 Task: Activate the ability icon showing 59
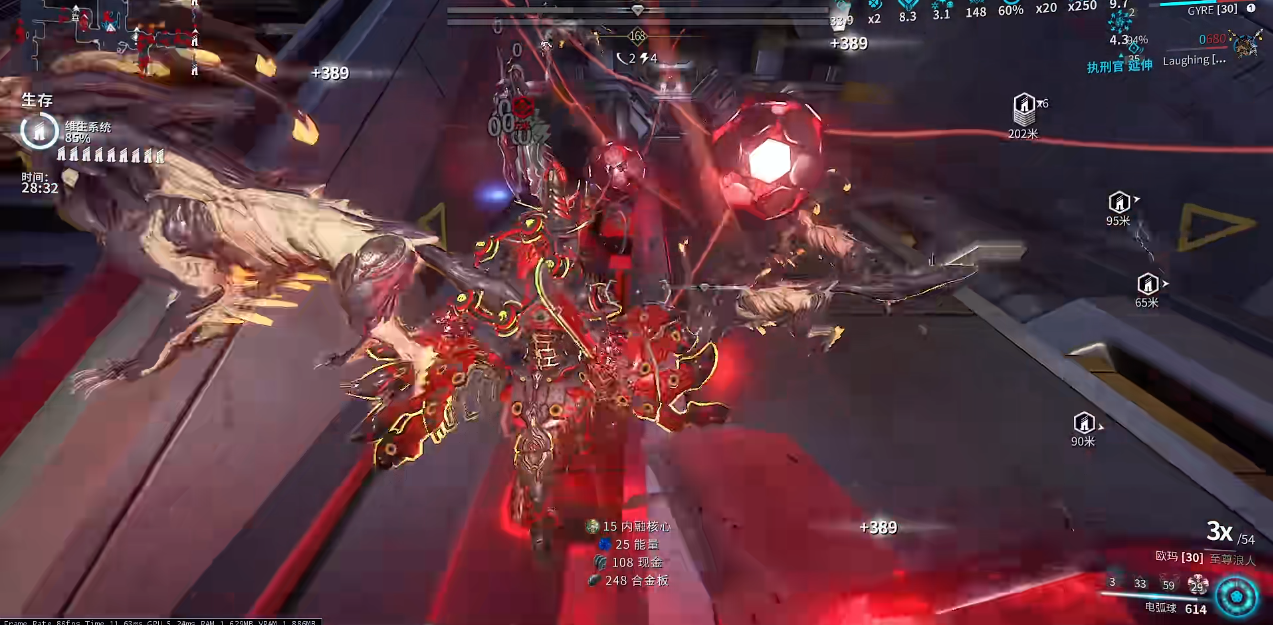[x=1168, y=584]
